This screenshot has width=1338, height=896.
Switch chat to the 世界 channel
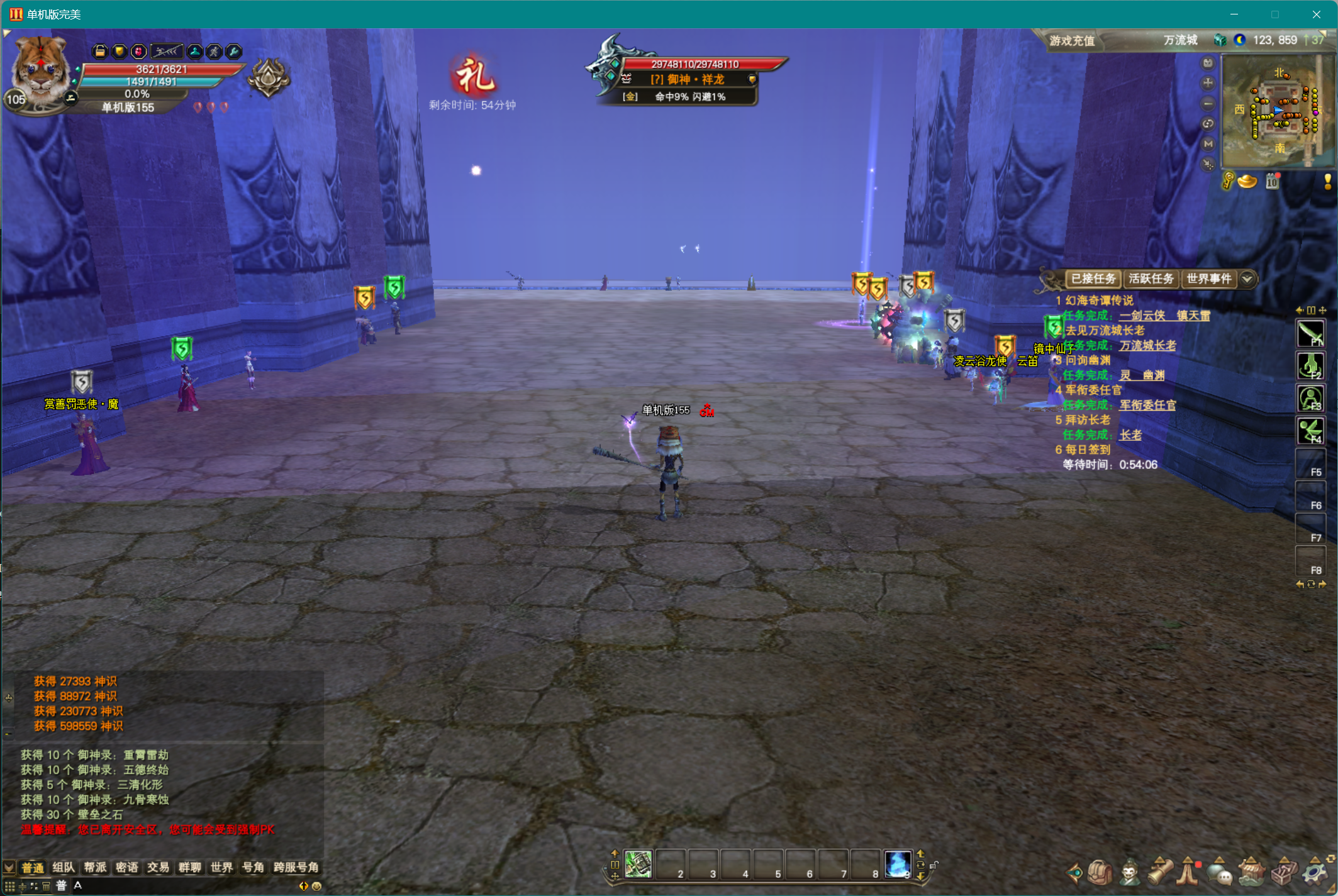pyautogui.click(x=221, y=868)
